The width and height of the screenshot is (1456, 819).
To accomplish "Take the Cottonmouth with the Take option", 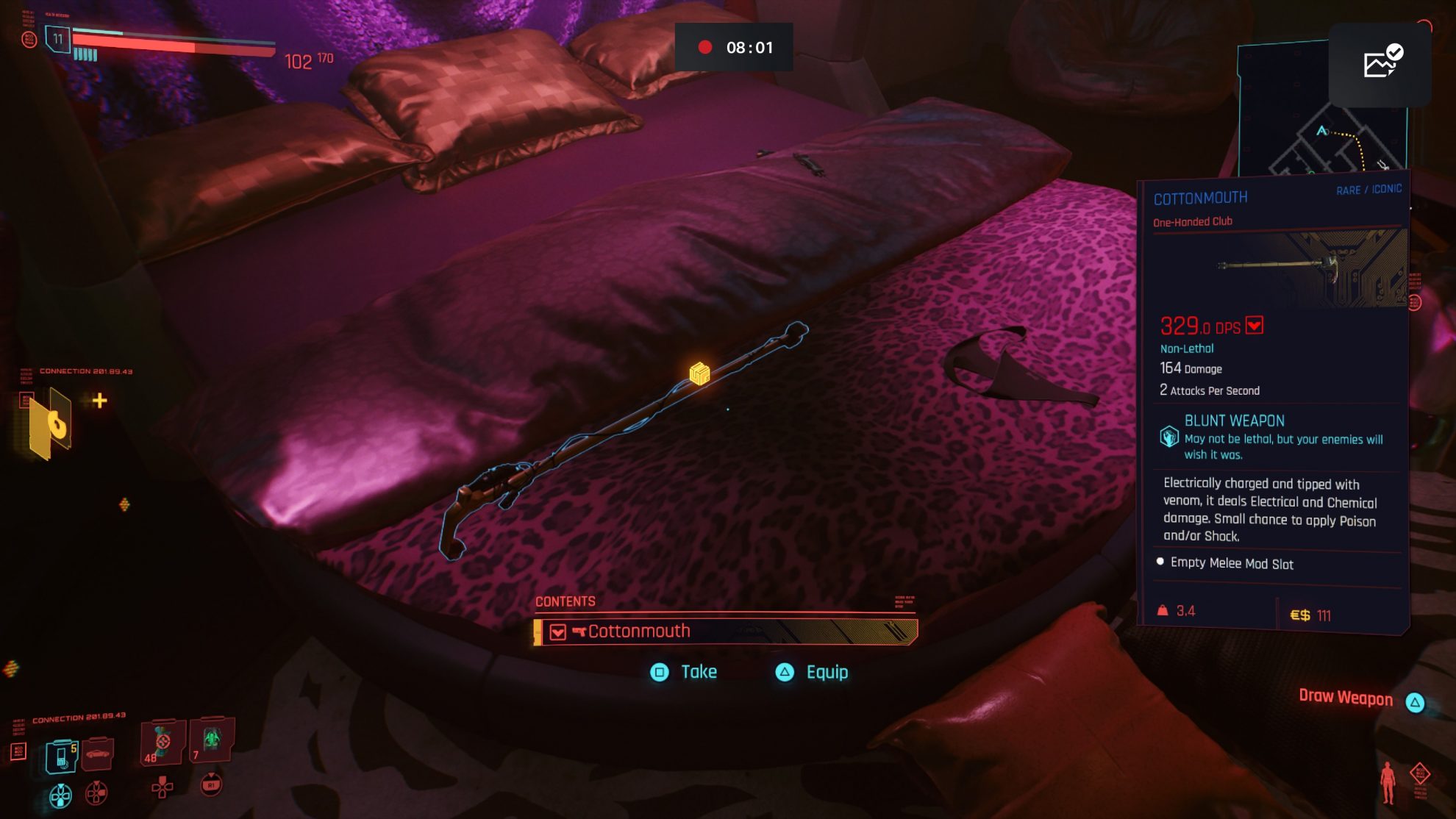I will click(x=684, y=672).
